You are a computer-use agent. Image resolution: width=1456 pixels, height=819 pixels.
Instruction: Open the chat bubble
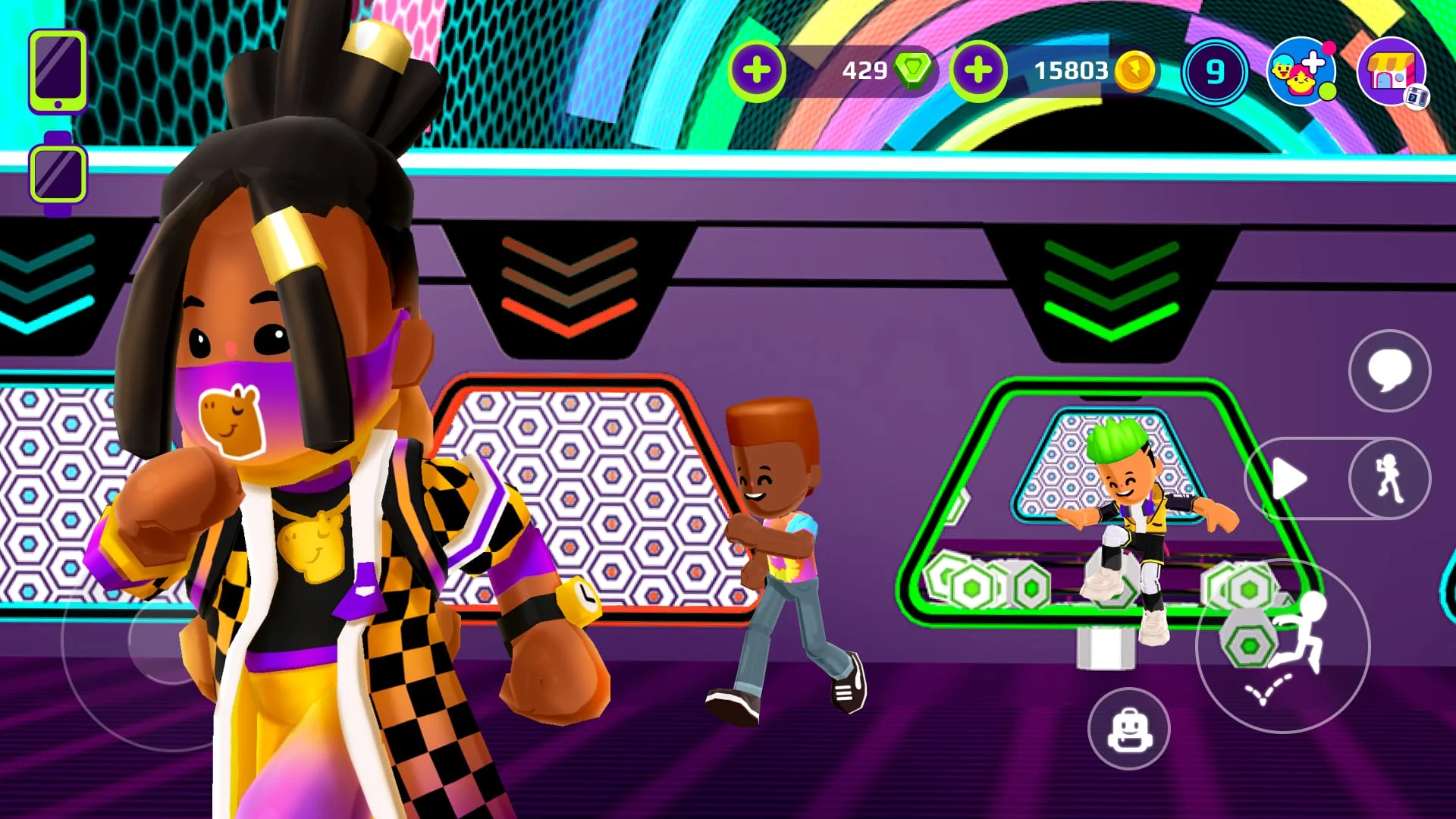pos(1389,371)
